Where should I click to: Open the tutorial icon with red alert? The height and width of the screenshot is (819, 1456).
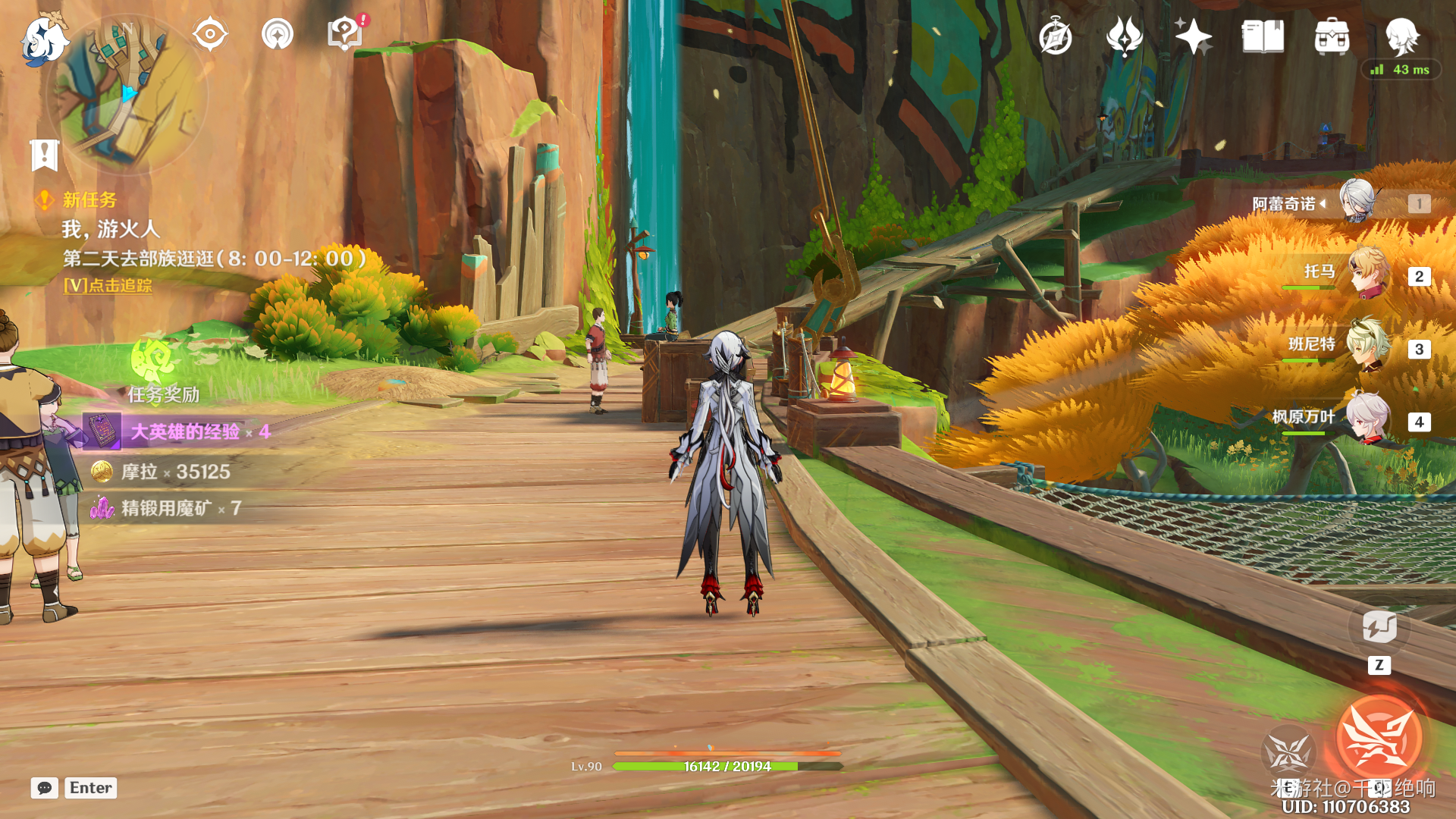[345, 34]
